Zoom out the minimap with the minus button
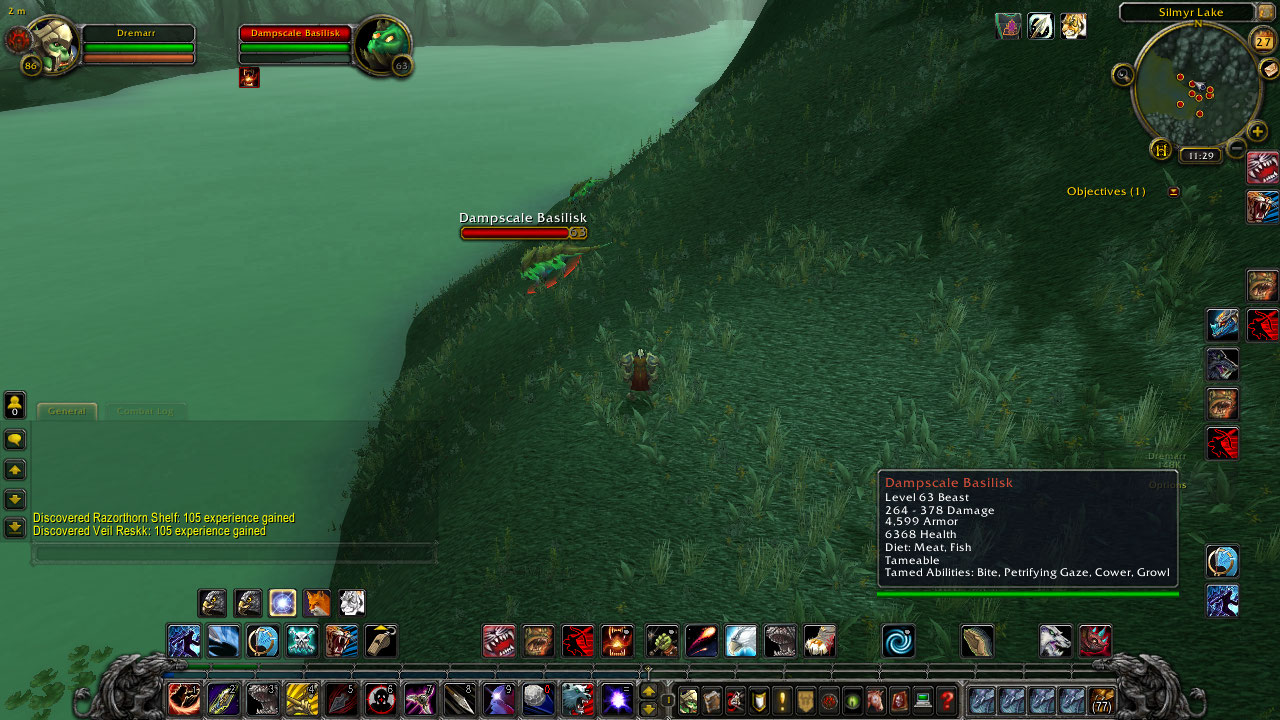1280x720 pixels. [x=1237, y=149]
